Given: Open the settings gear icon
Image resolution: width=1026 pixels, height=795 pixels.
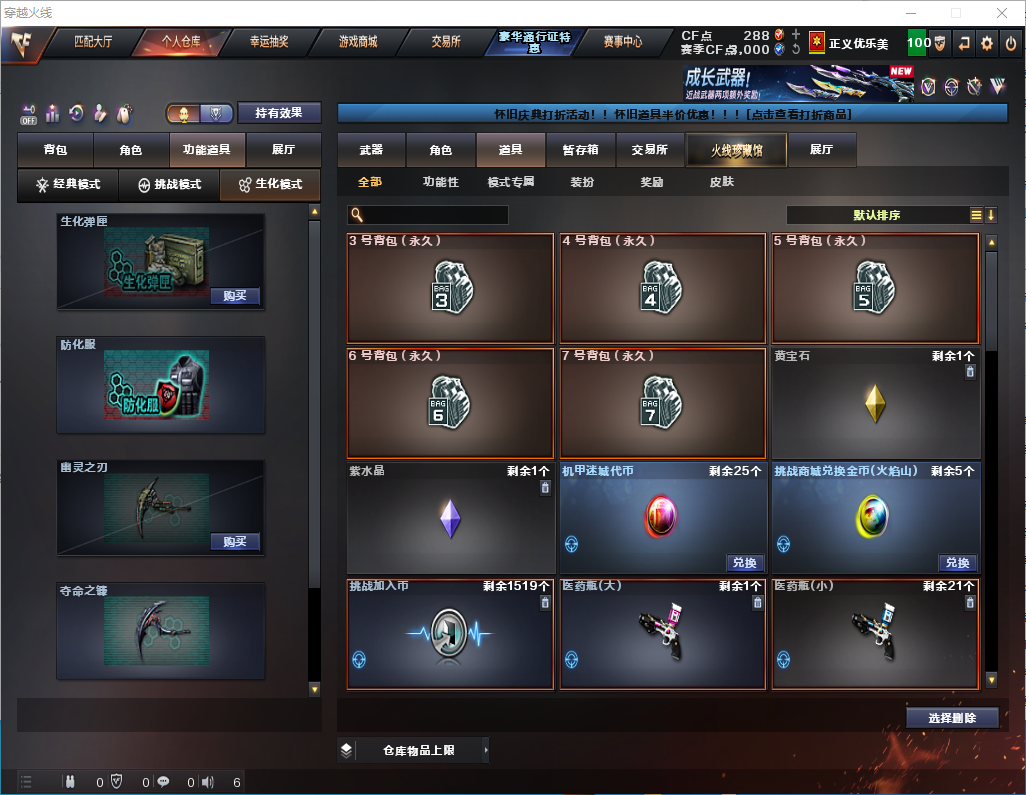Looking at the screenshot, I should pyautogui.click(x=987, y=43).
